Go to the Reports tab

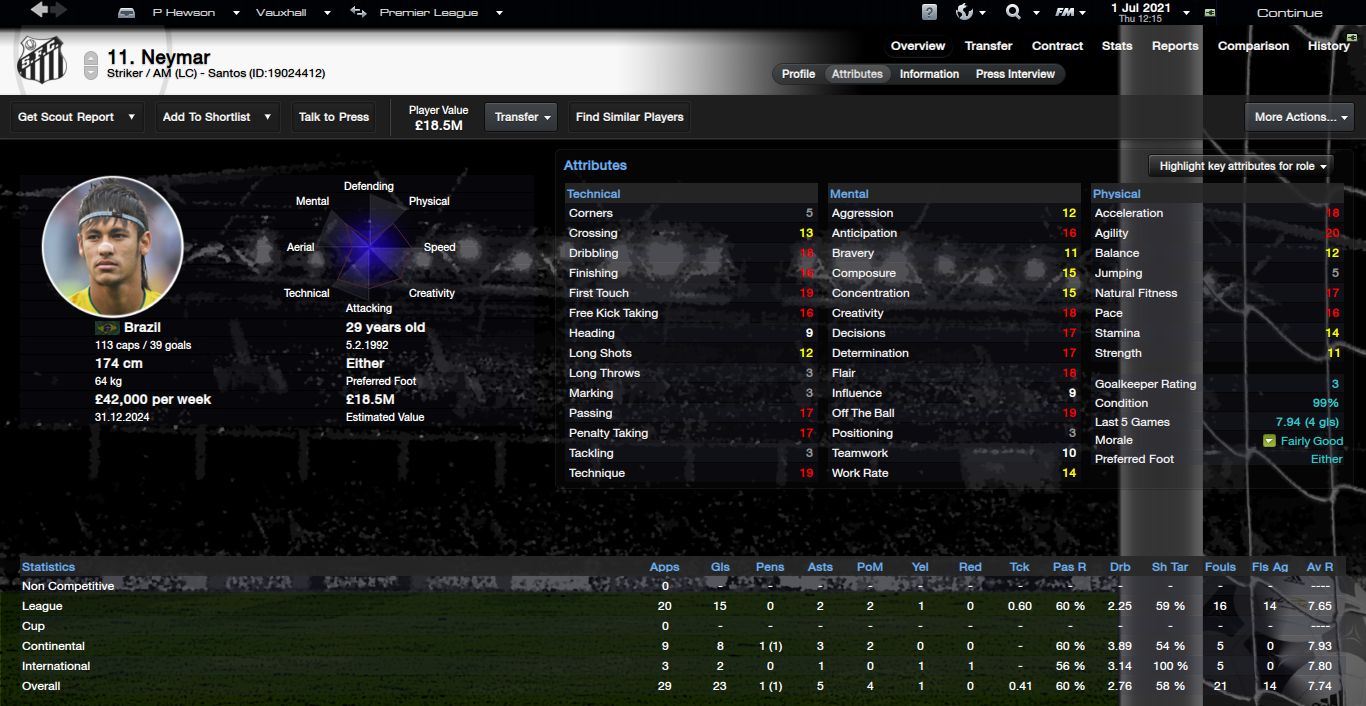coord(1175,46)
